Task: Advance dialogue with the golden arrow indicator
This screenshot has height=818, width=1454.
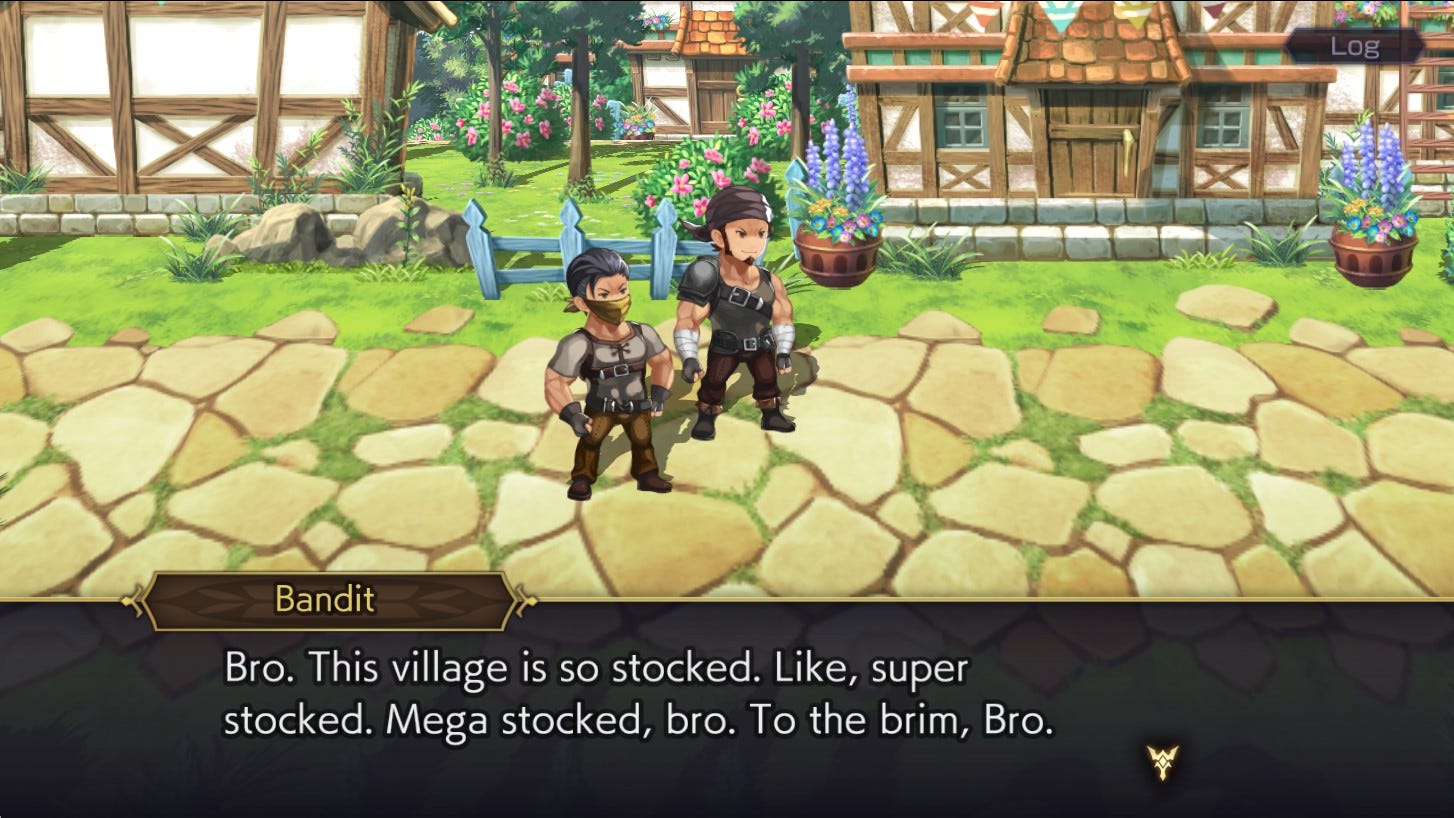Action: [x=1162, y=762]
